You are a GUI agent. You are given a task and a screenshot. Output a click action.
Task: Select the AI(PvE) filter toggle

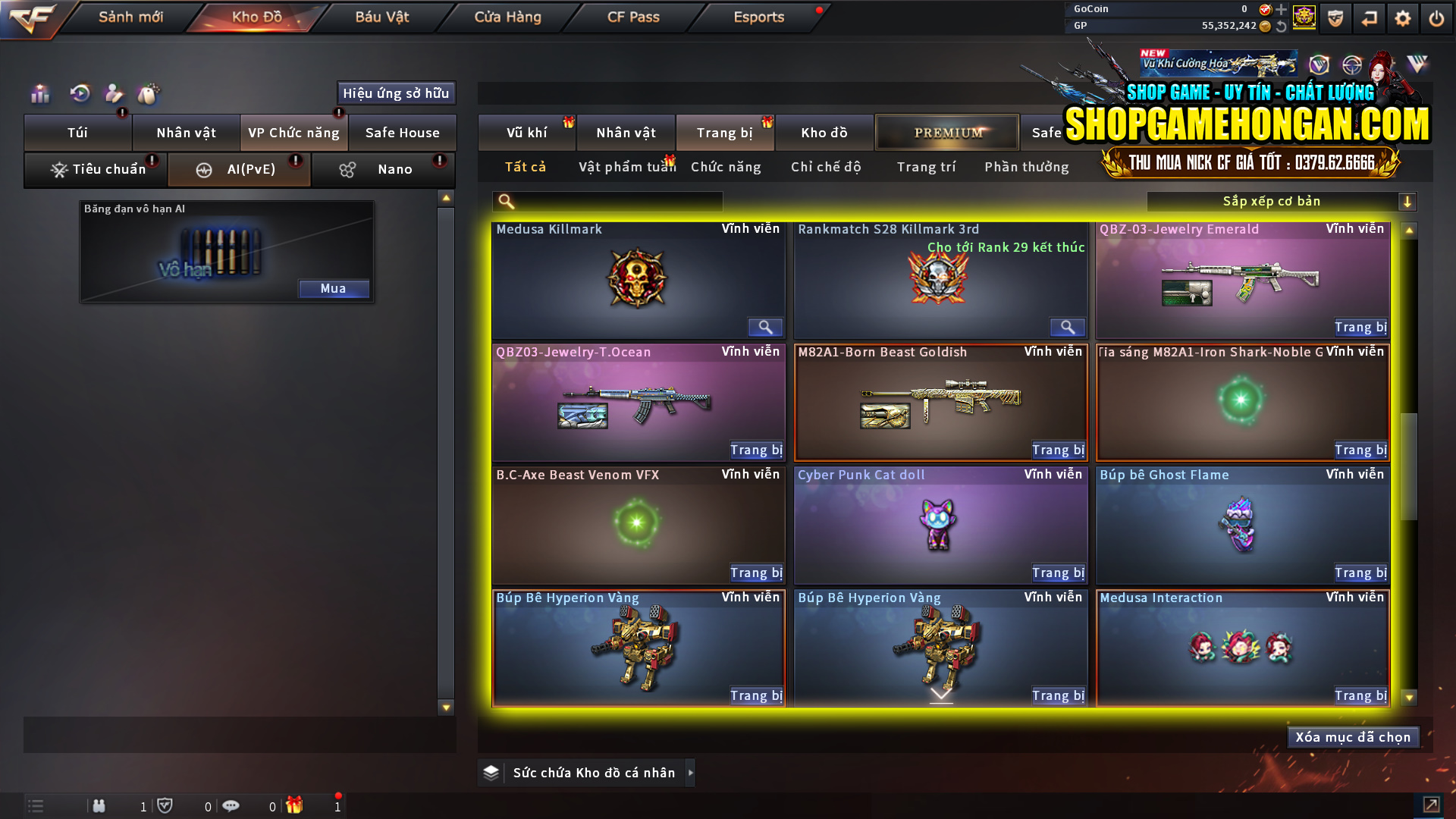coord(239,169)
